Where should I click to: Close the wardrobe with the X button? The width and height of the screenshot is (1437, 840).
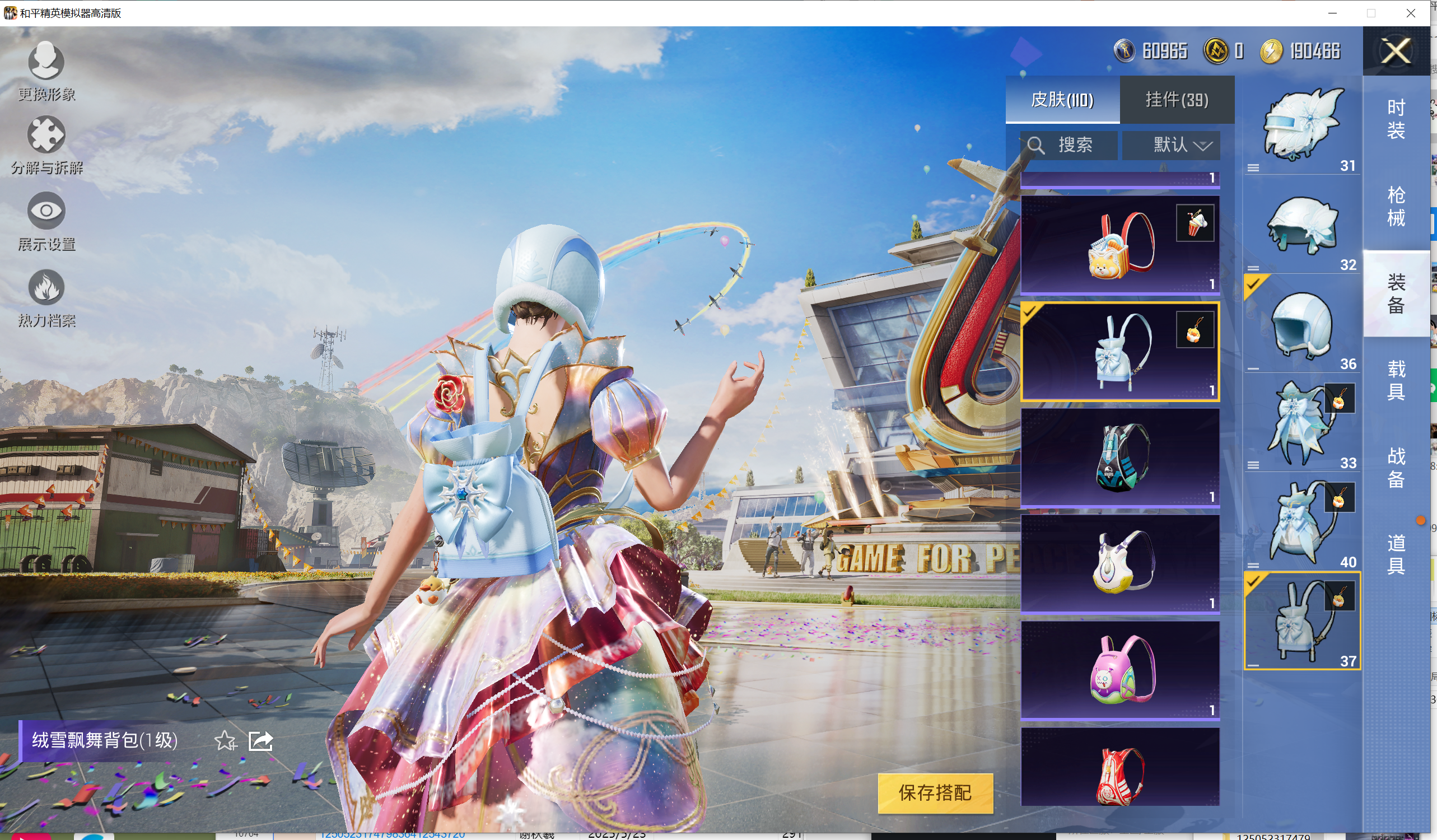tap(1396, 52)
